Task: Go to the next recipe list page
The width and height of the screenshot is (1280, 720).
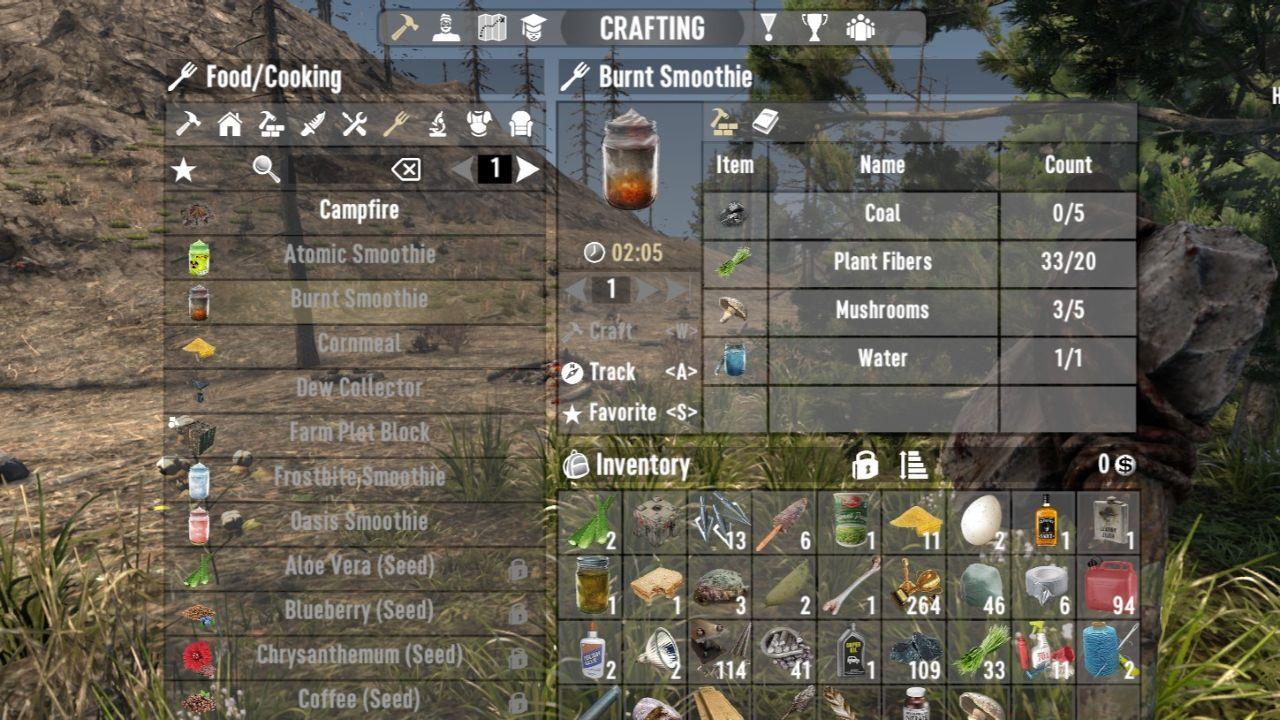Action: click(x=527, y=170)
